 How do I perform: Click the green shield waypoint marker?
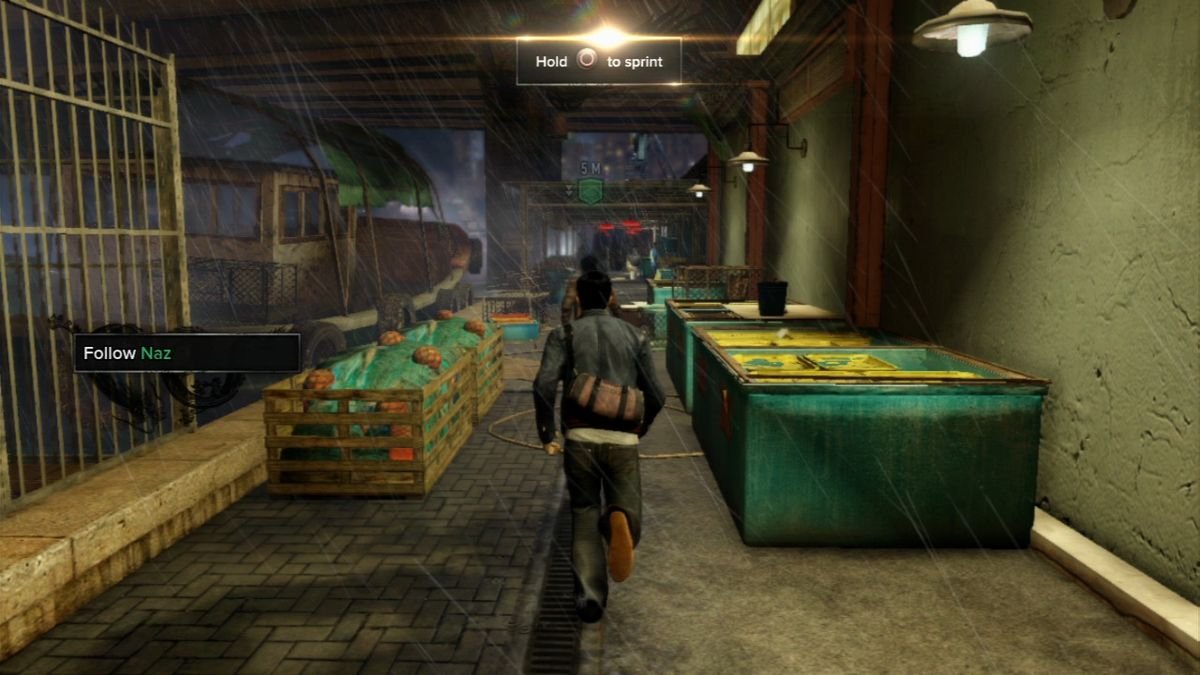tap(591, 190)
